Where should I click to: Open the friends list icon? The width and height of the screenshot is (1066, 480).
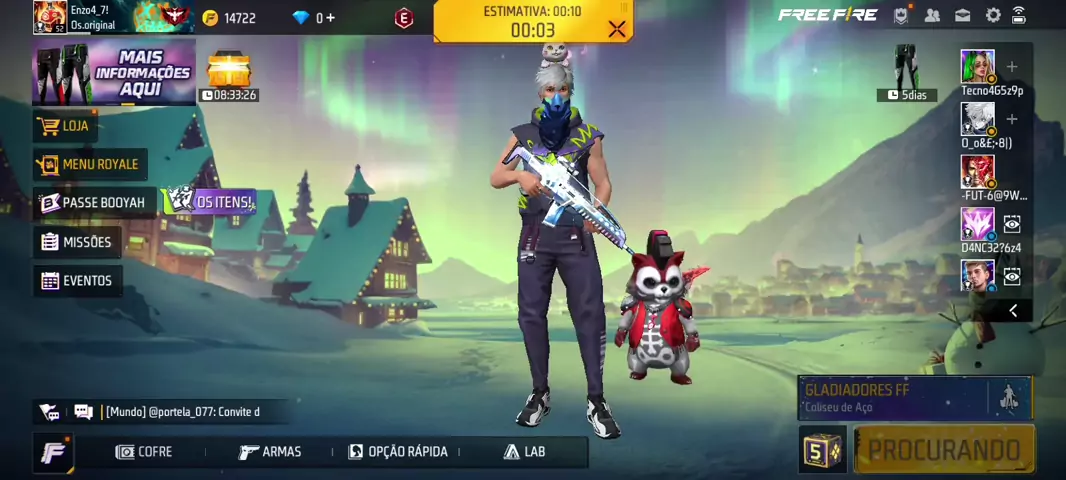(x=932, y=15)
